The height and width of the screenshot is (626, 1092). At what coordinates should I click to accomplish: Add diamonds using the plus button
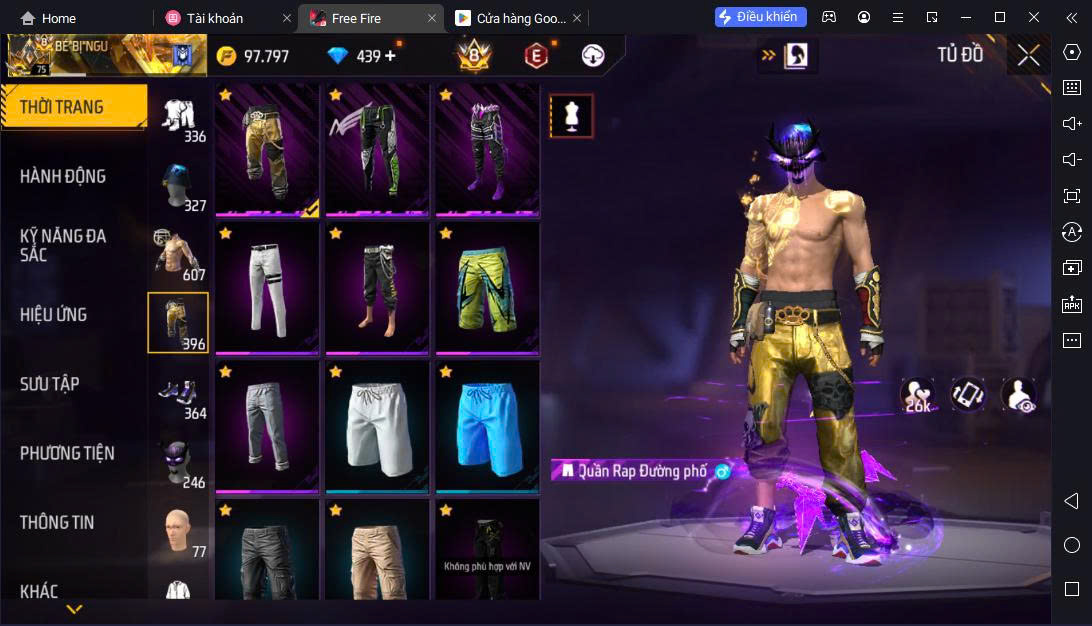390,56
